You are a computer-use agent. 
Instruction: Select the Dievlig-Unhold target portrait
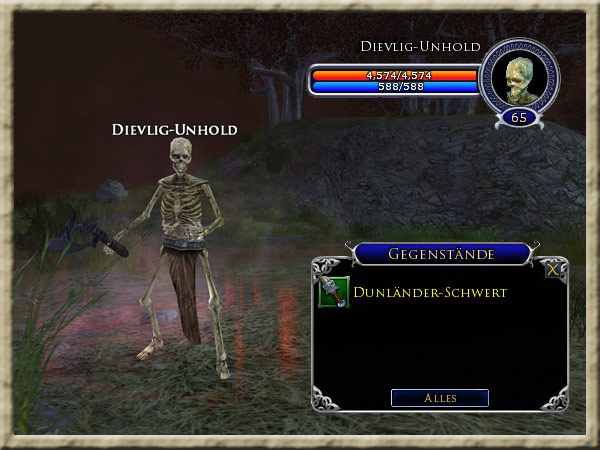tap(518, 79)
